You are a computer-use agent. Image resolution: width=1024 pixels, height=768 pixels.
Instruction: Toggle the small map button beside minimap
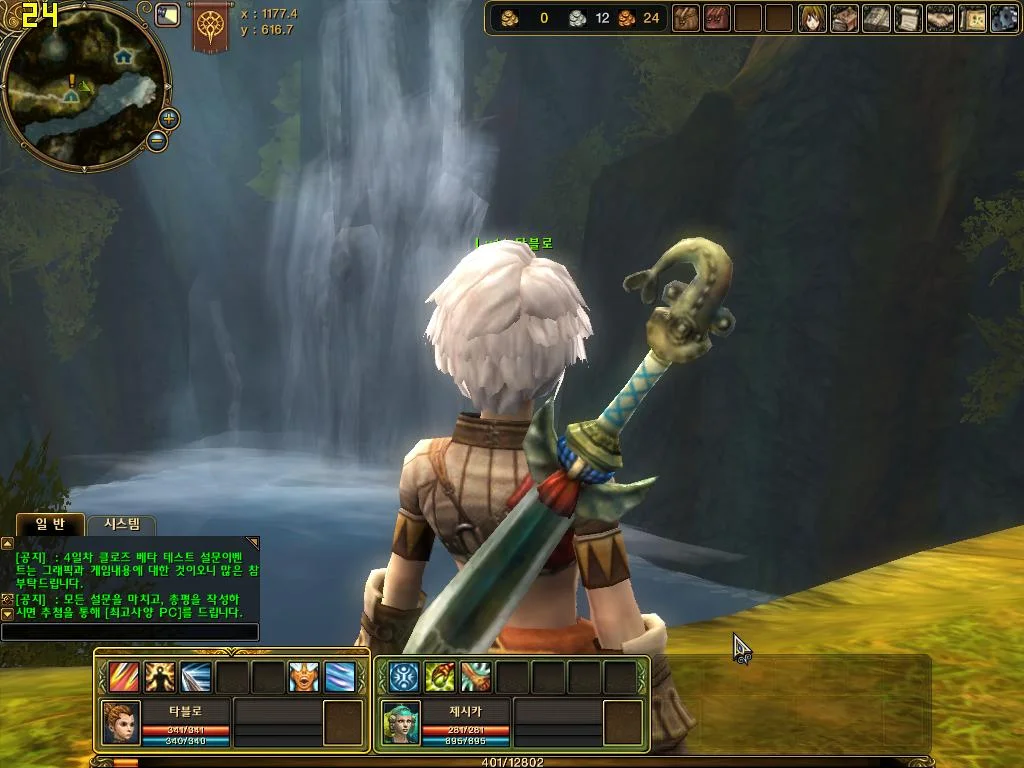coord(167,15)
